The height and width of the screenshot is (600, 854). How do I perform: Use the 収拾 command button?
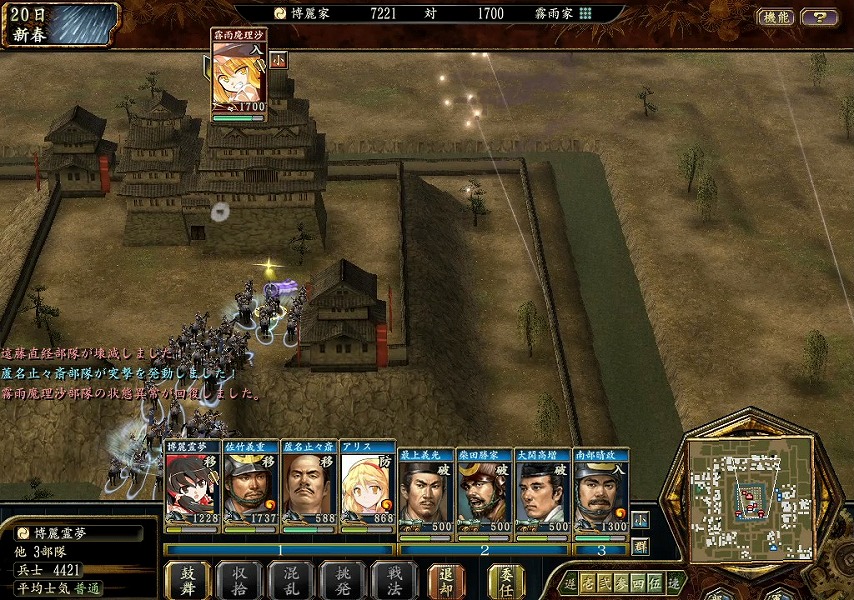(240, 580)
